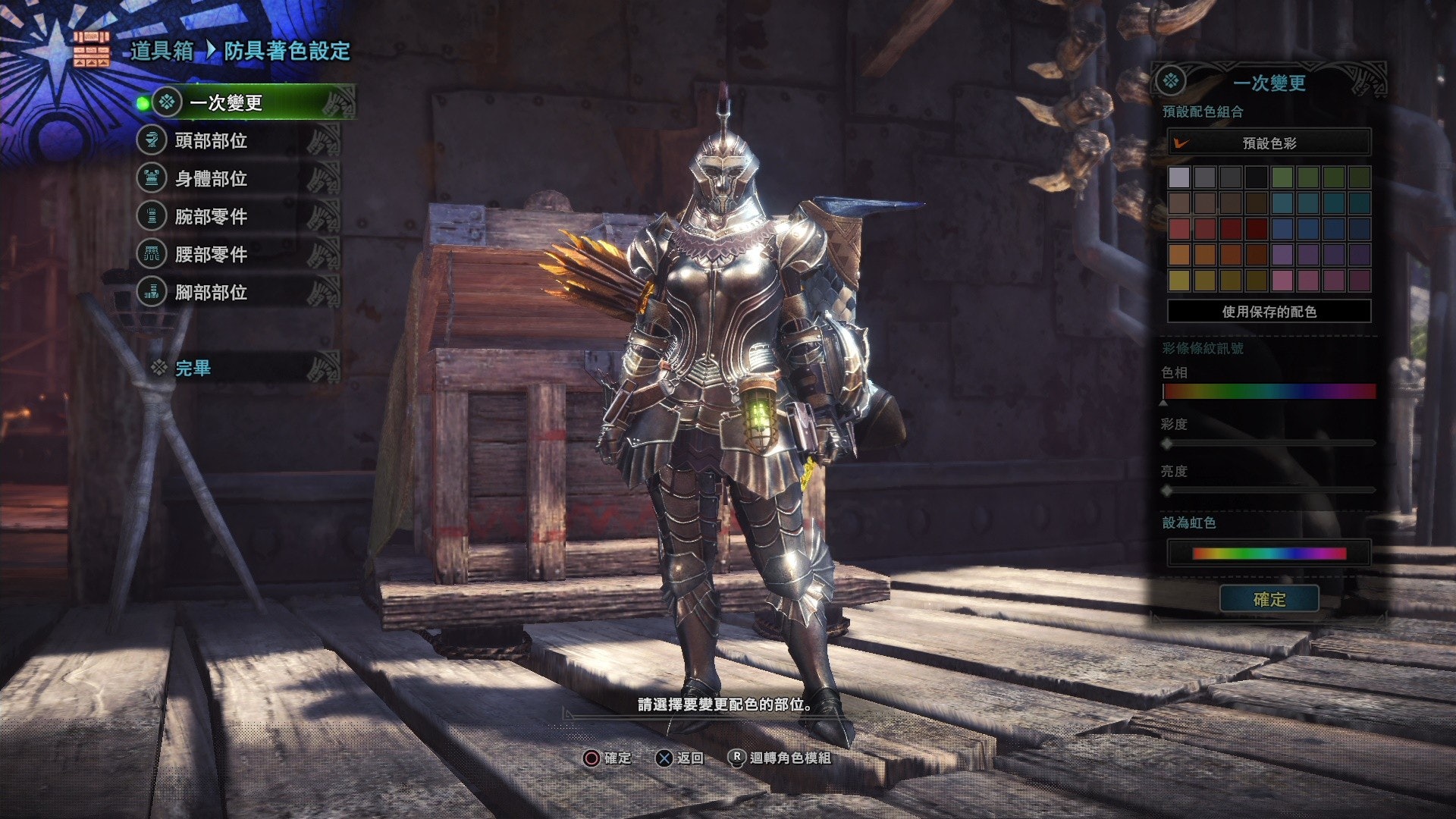Screen dimensions: 1456x819
Task: Choose the 腰部零件 waist armor option
Action: (211, 254)
